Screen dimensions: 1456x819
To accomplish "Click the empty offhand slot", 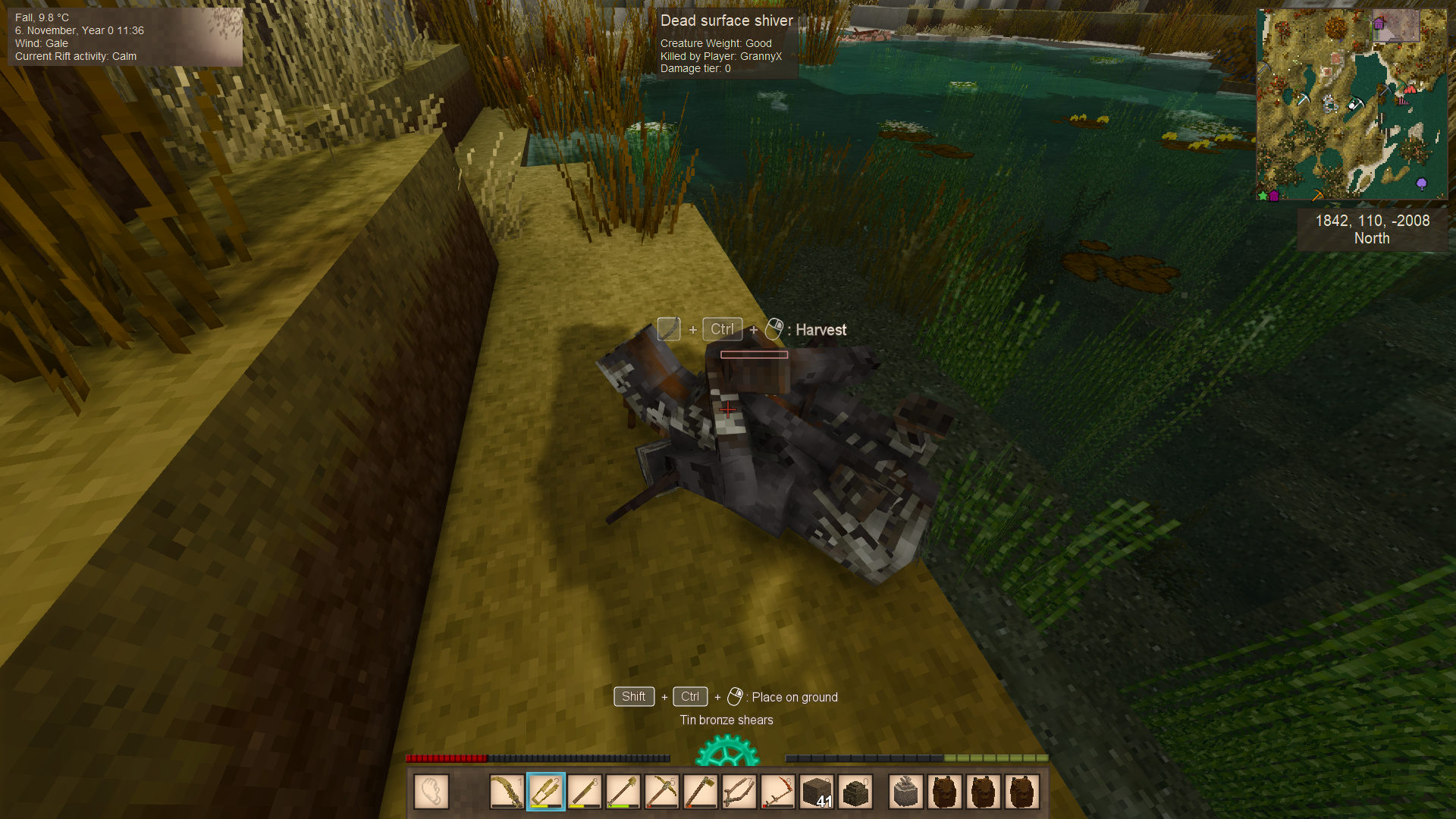I will pyautogui.click(x=431, y=792).
